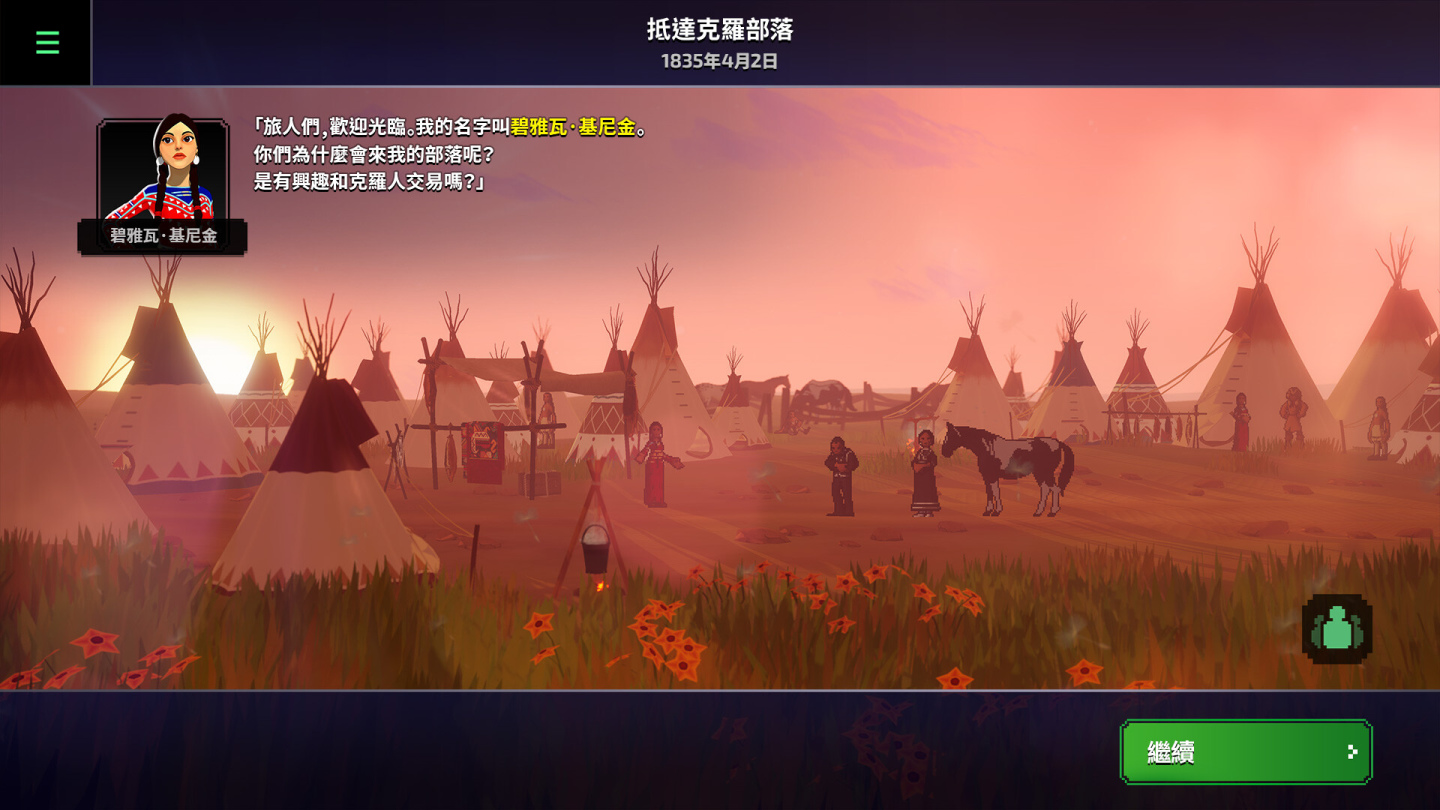Click the 抵達克羅部落 title header
The height and width of the screenshot is (810, 1440).
pyautogui.click(x=719, y=28)
